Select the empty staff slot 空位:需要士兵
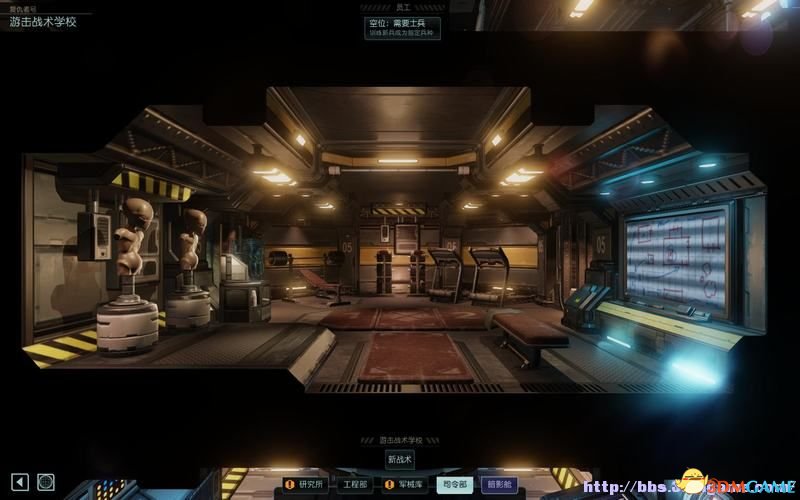This screenshot has width=800, height=500. coord(402,28)
